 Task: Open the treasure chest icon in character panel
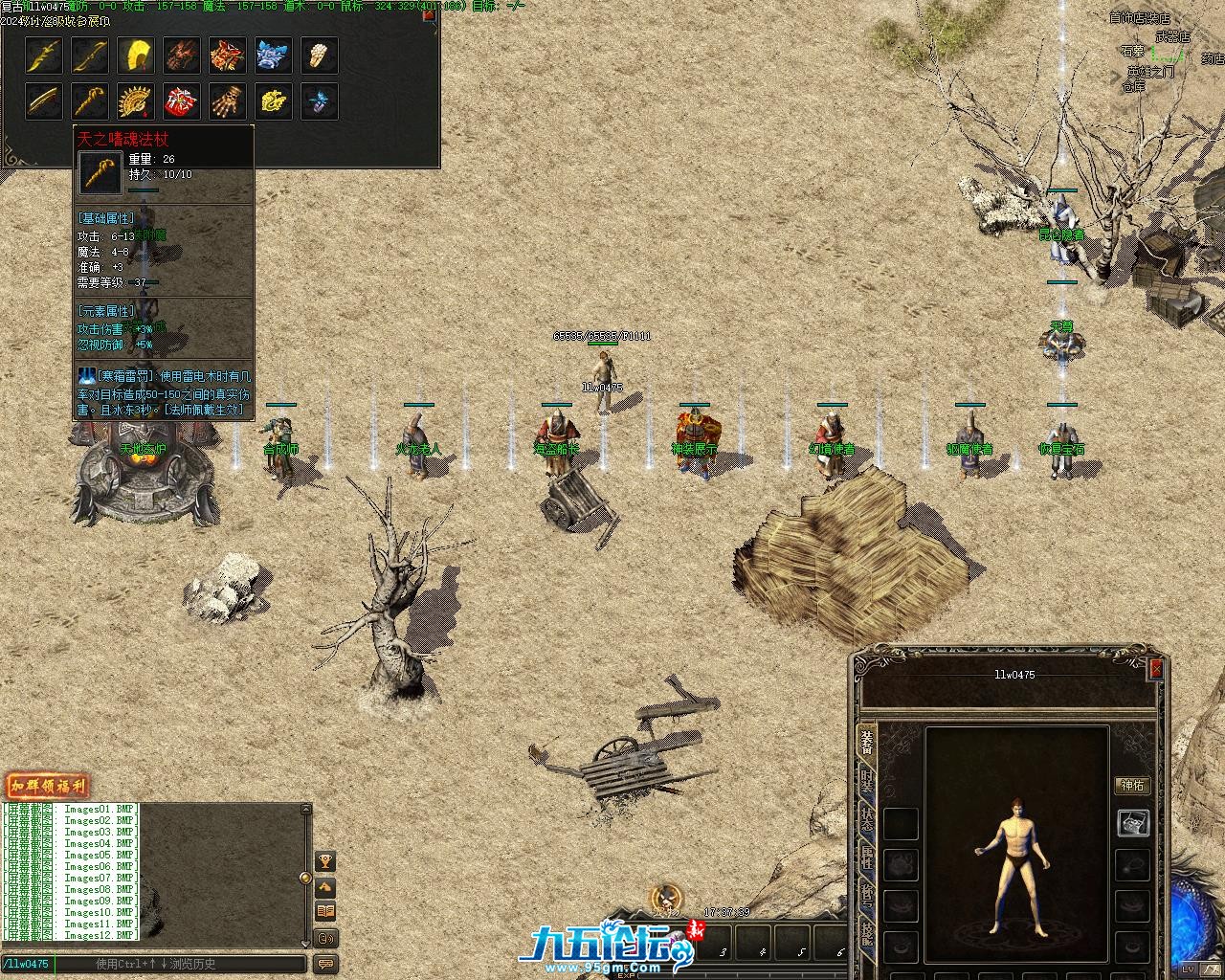1133,823
